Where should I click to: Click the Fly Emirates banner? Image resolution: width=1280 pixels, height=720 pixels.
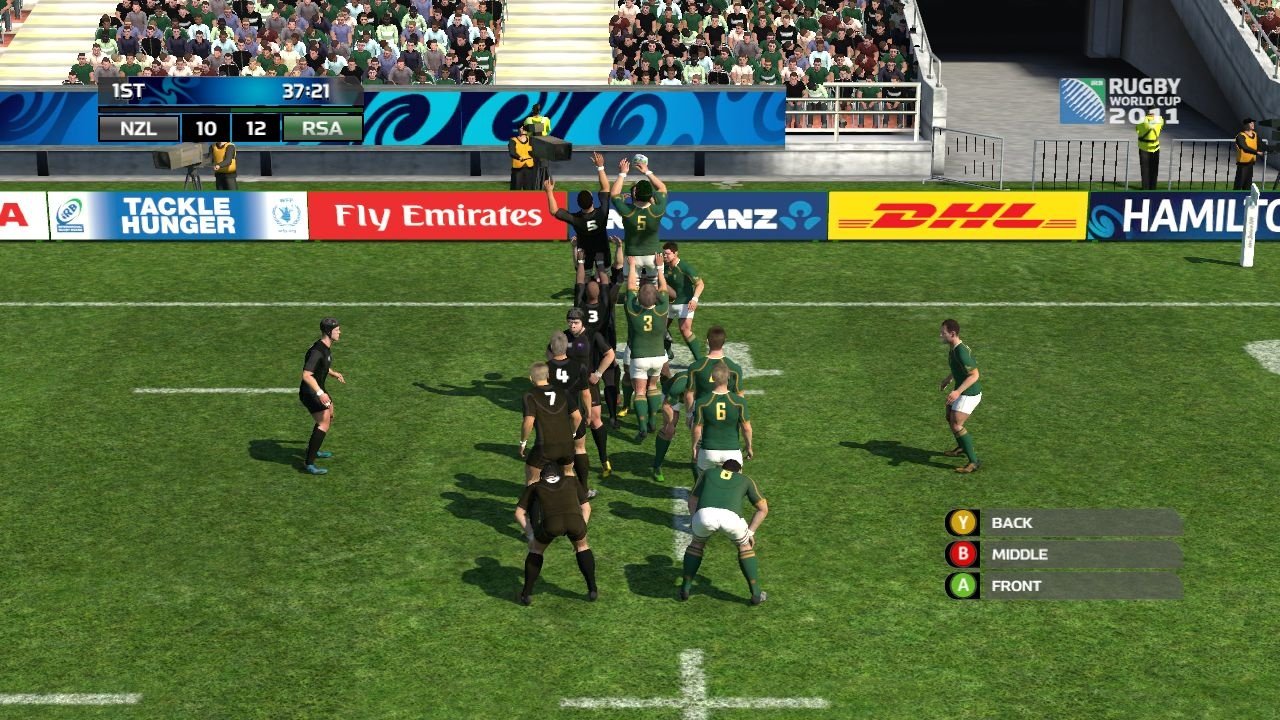(x=438, y=214)
